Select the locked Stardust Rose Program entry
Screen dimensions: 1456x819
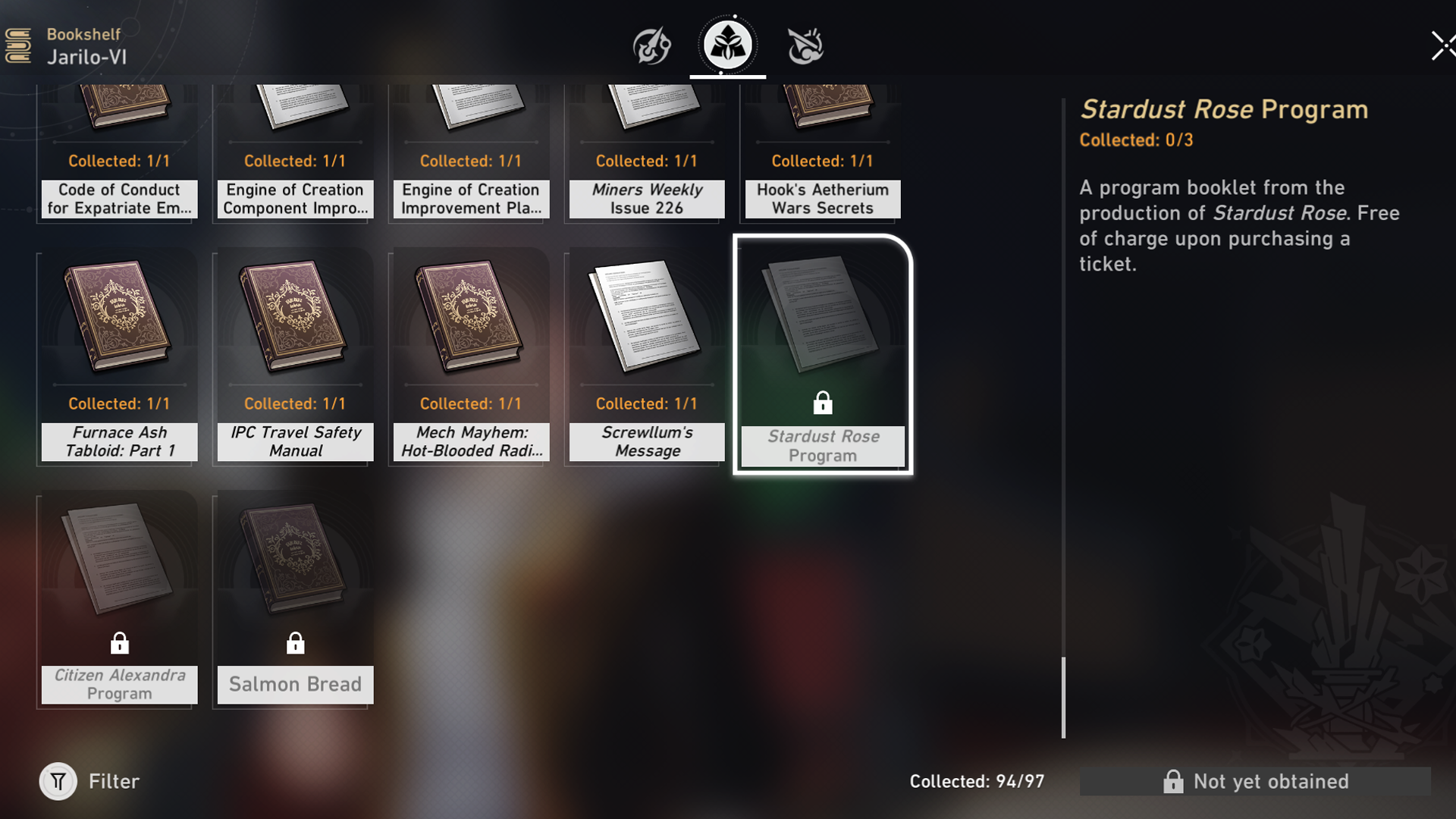pos(821,356)
